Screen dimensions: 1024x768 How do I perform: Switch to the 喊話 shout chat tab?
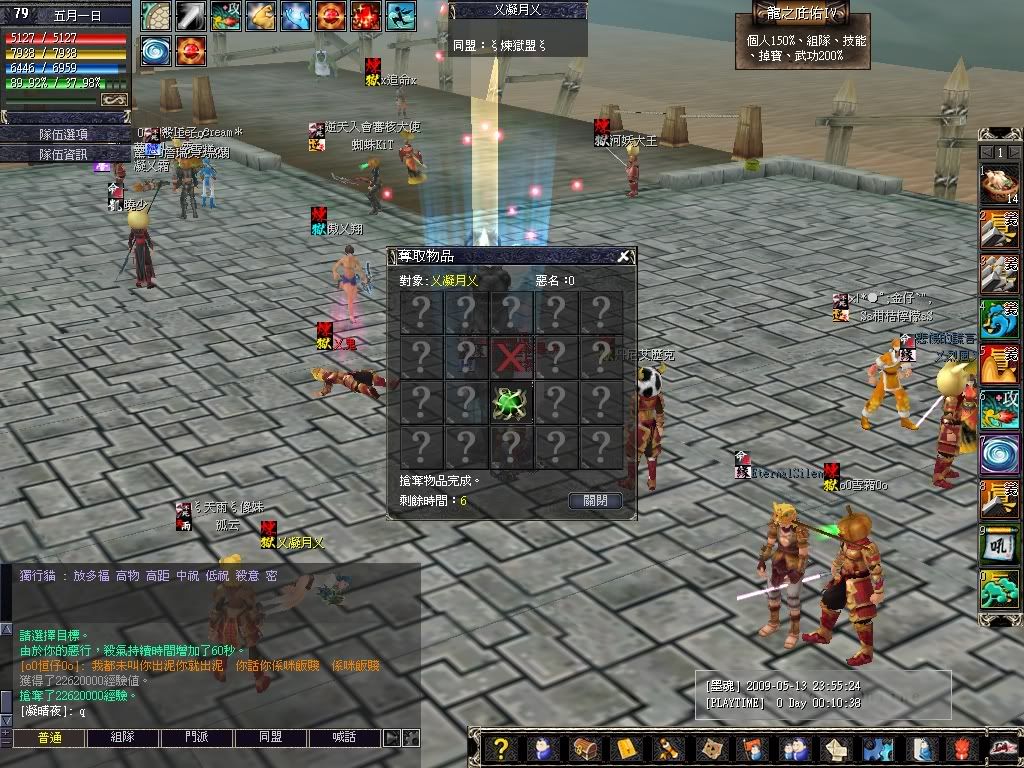coord(345,738)
